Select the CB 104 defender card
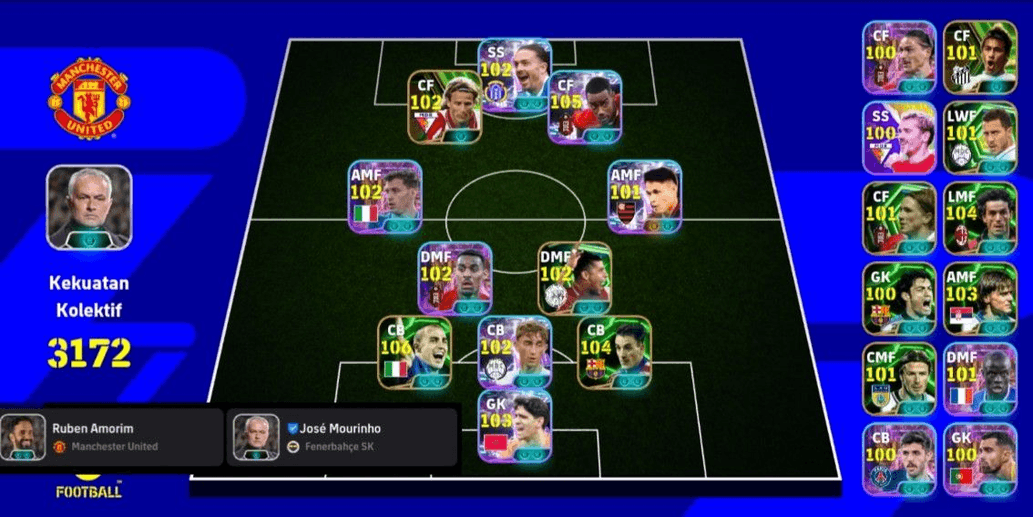 point(613,352)
